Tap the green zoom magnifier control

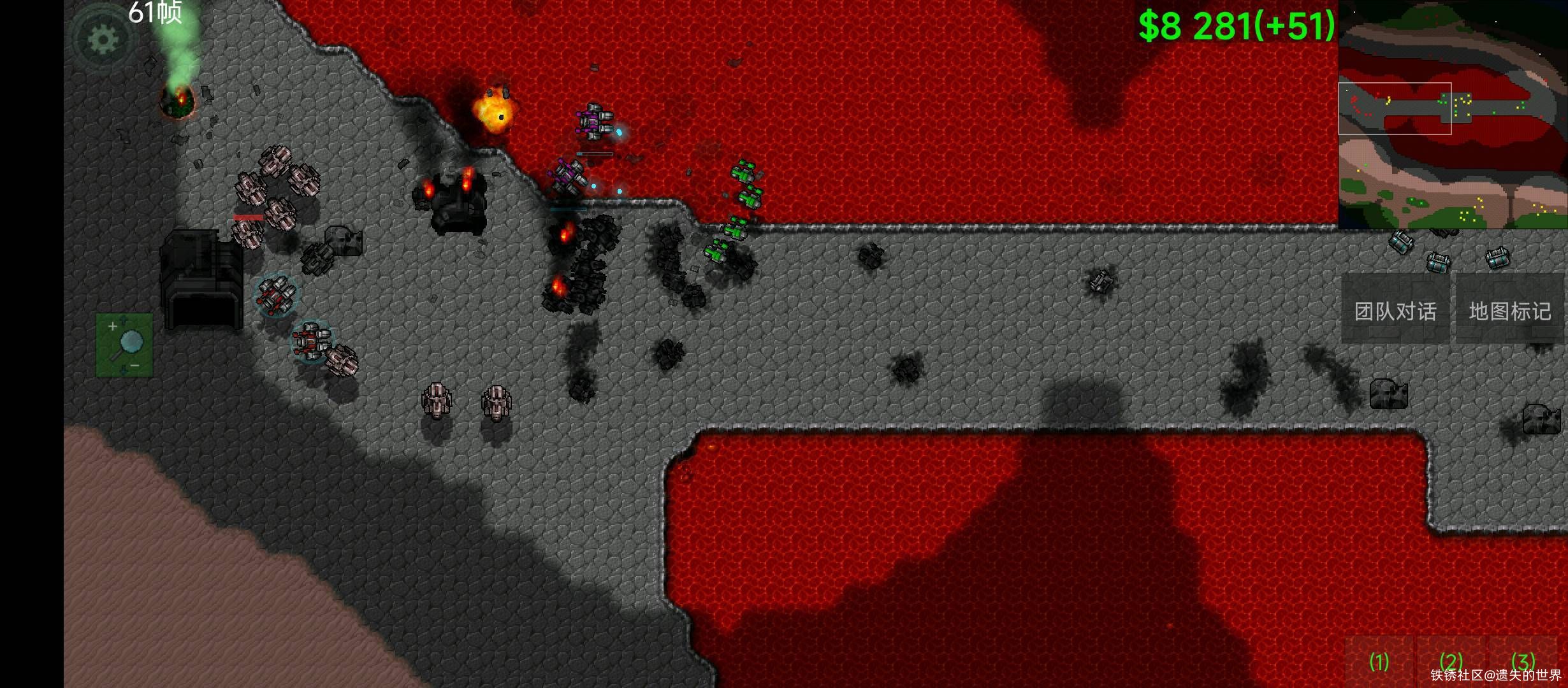pyautogui.click(x=125, y=345)
